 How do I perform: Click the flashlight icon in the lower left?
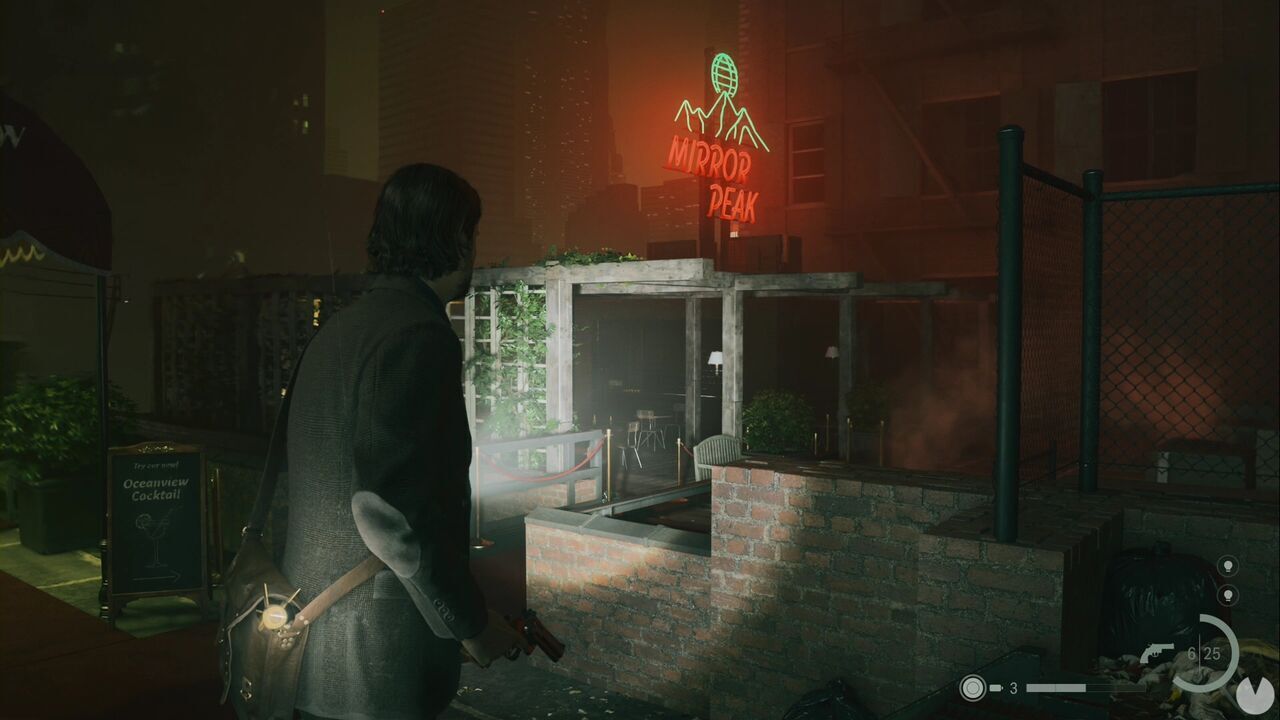(972, 688)
